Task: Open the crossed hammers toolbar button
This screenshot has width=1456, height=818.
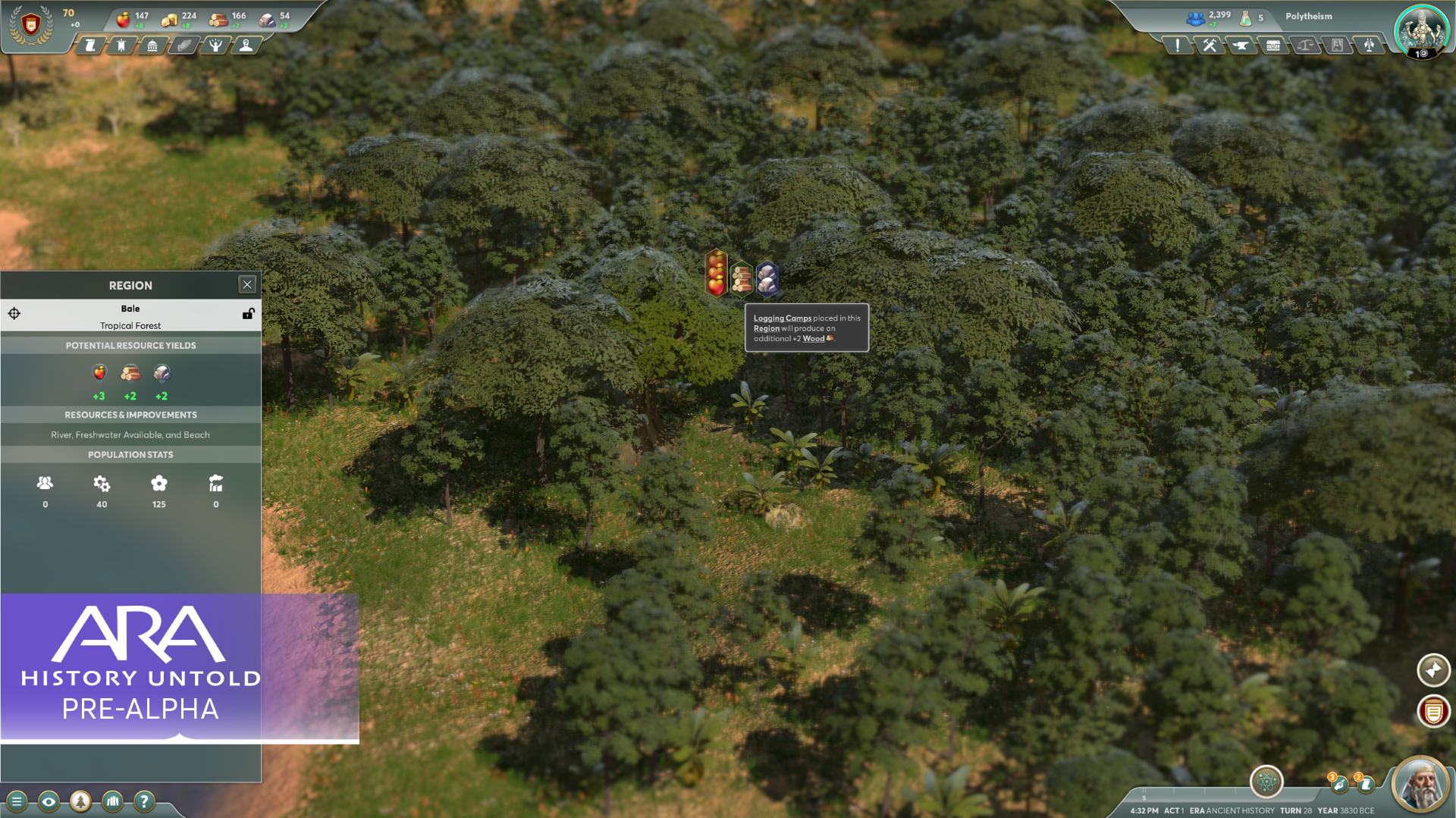Action: [1210, 45]
